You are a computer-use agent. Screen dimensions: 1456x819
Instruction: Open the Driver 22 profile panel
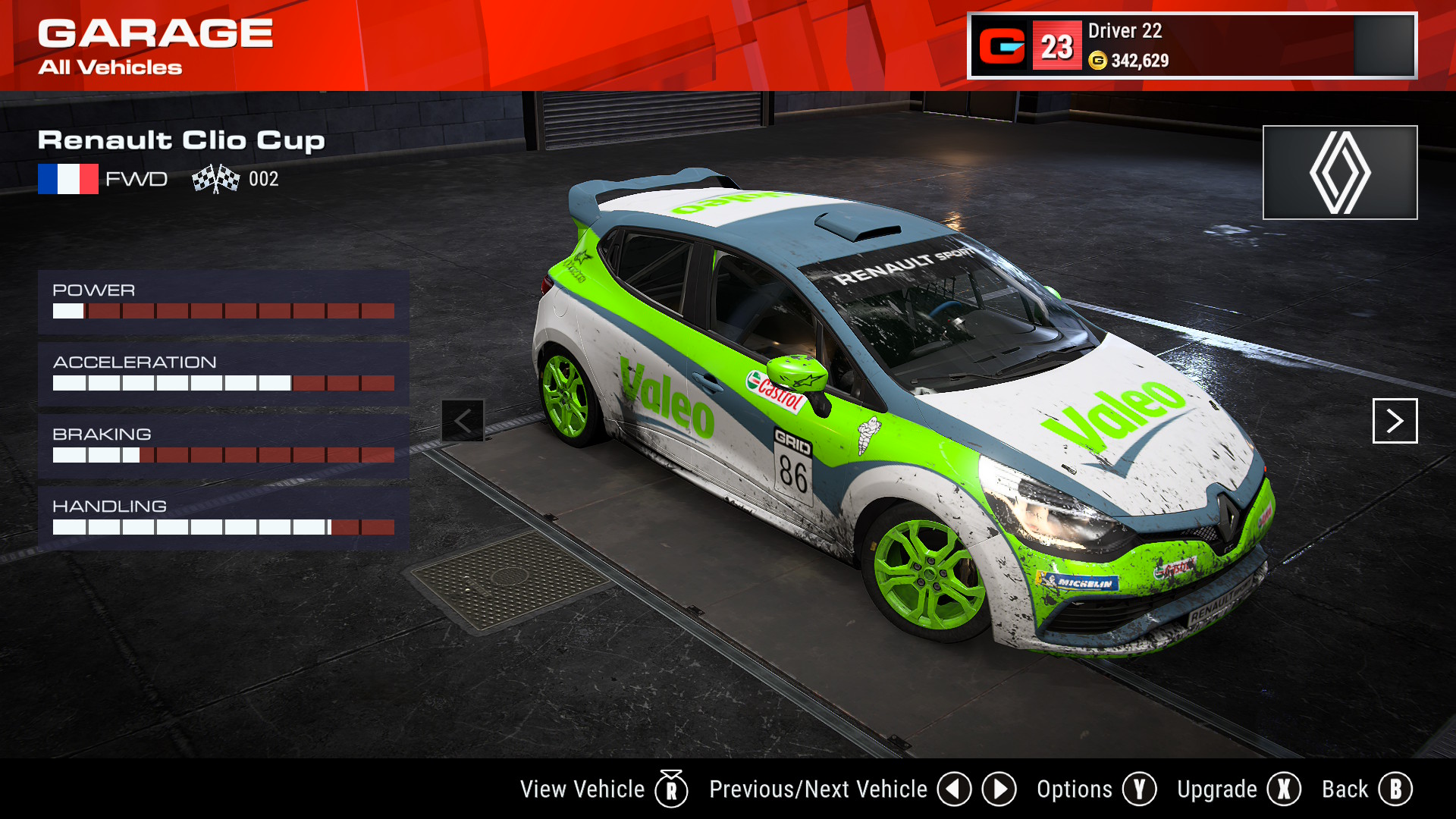coord(1191,45)
